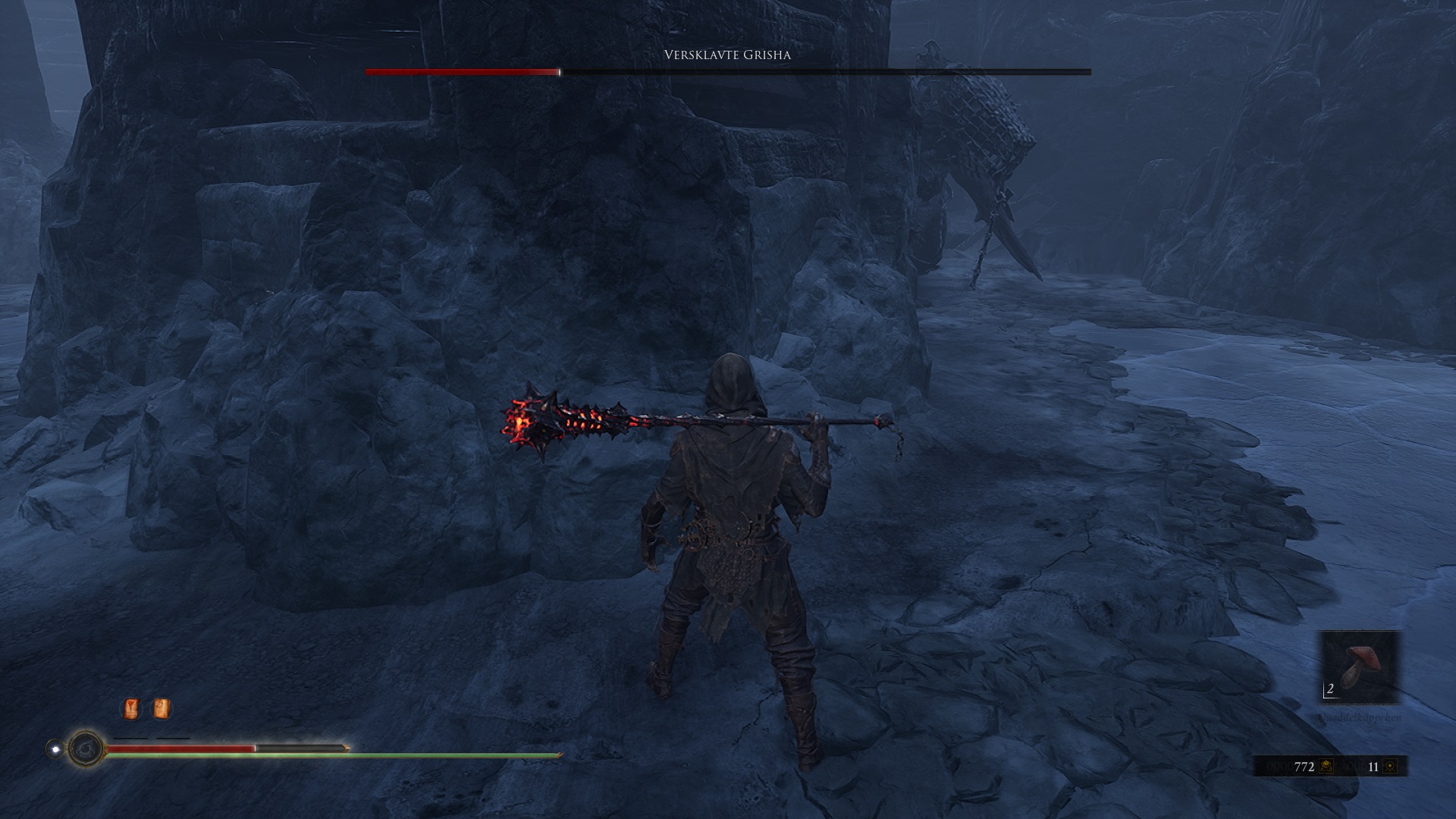Select the round shell emblem beside the health bar

point(86,749)
